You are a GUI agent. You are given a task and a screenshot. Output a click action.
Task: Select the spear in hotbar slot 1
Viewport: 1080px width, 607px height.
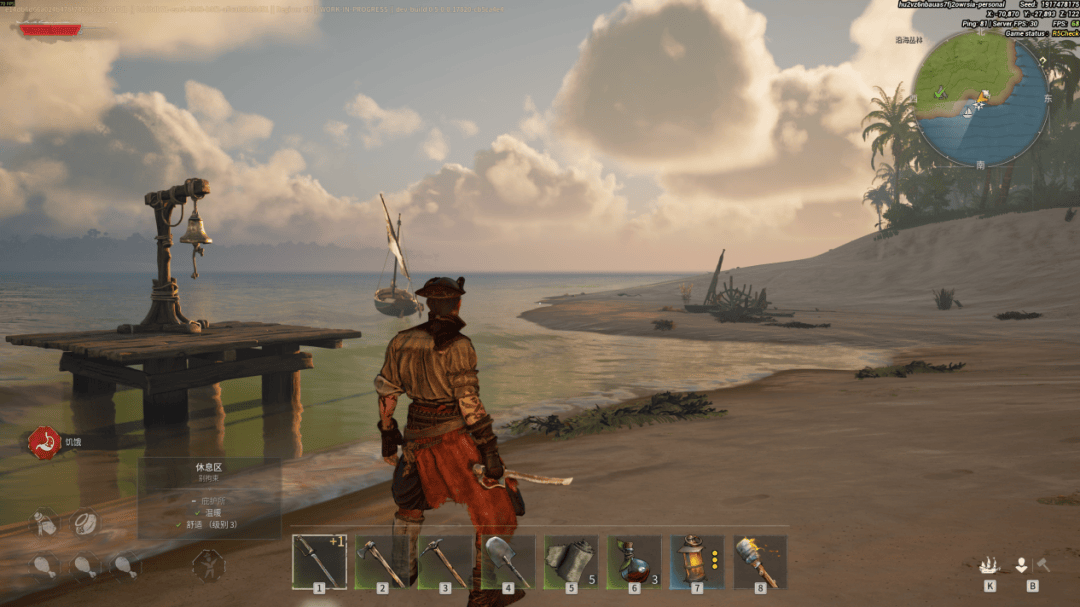[319, 561]
